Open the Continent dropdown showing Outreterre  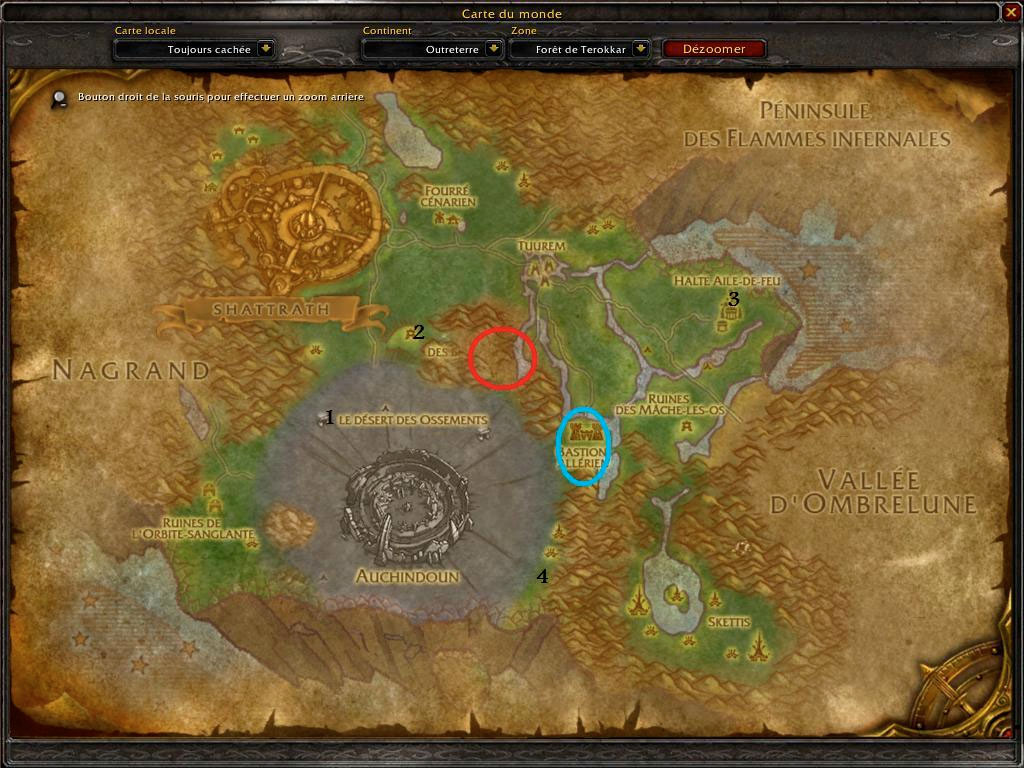[493, 48]
